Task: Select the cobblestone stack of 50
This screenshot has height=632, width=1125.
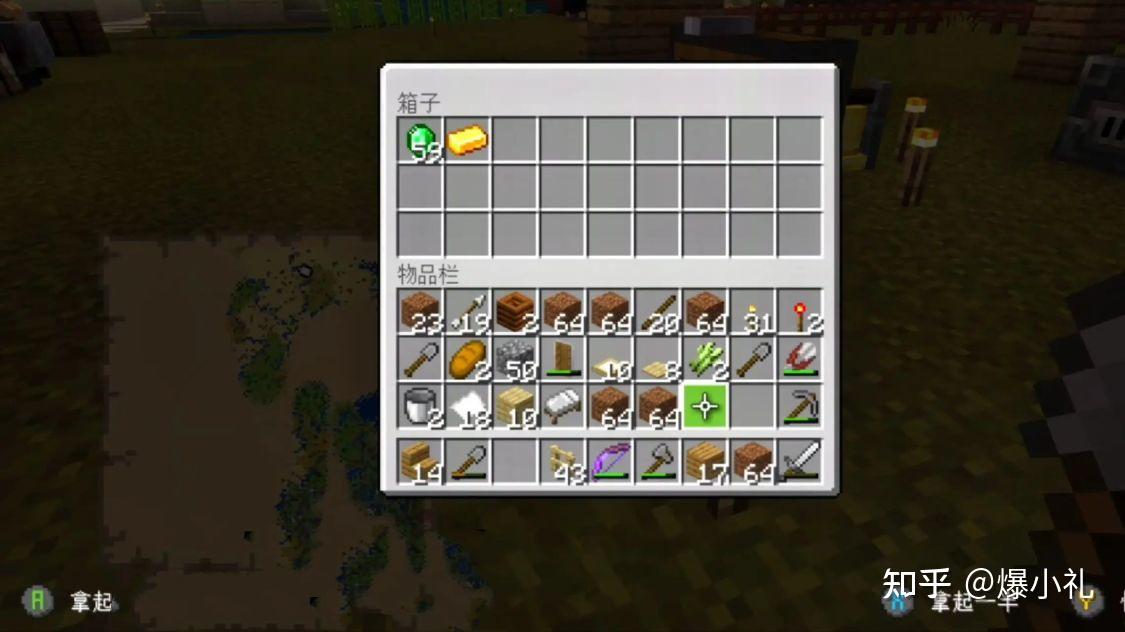Action: [x=516, y=359]
